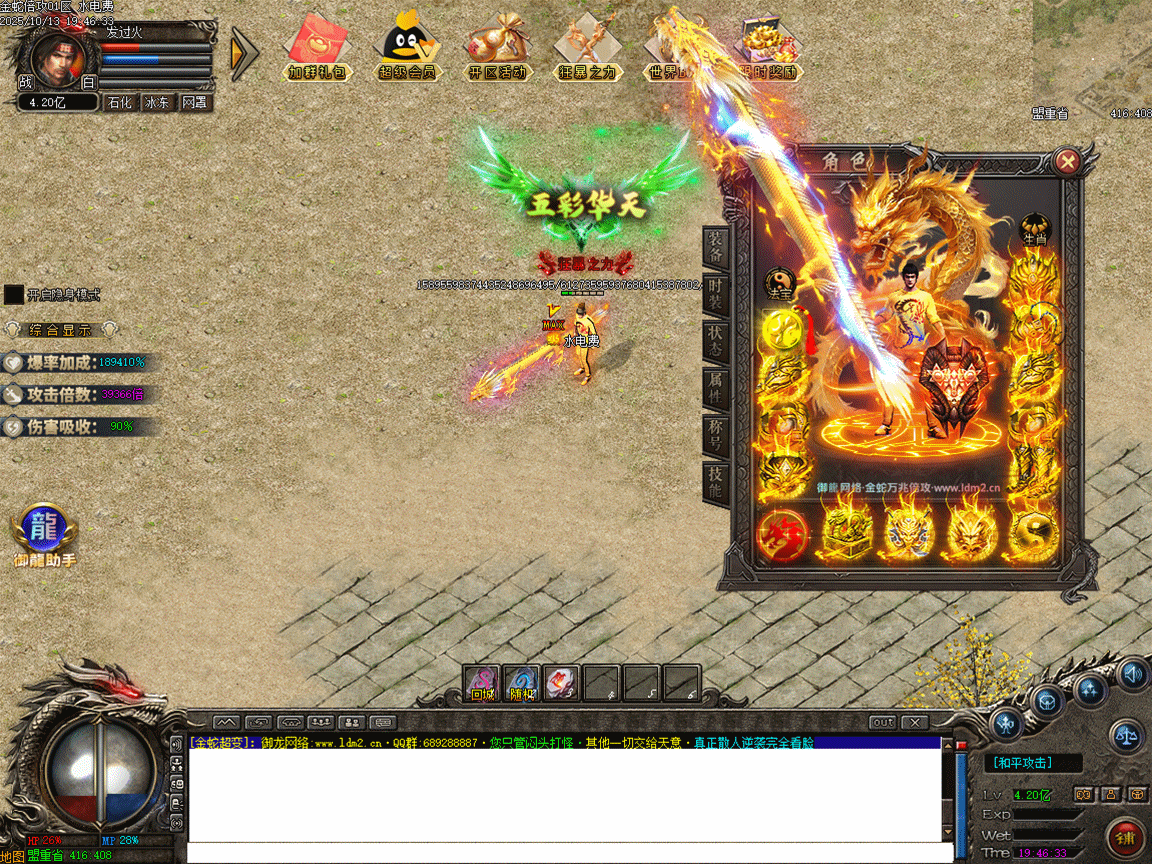
Task: Use the 随机 random teleport hotbar slot
Action: tap(521, 684)
